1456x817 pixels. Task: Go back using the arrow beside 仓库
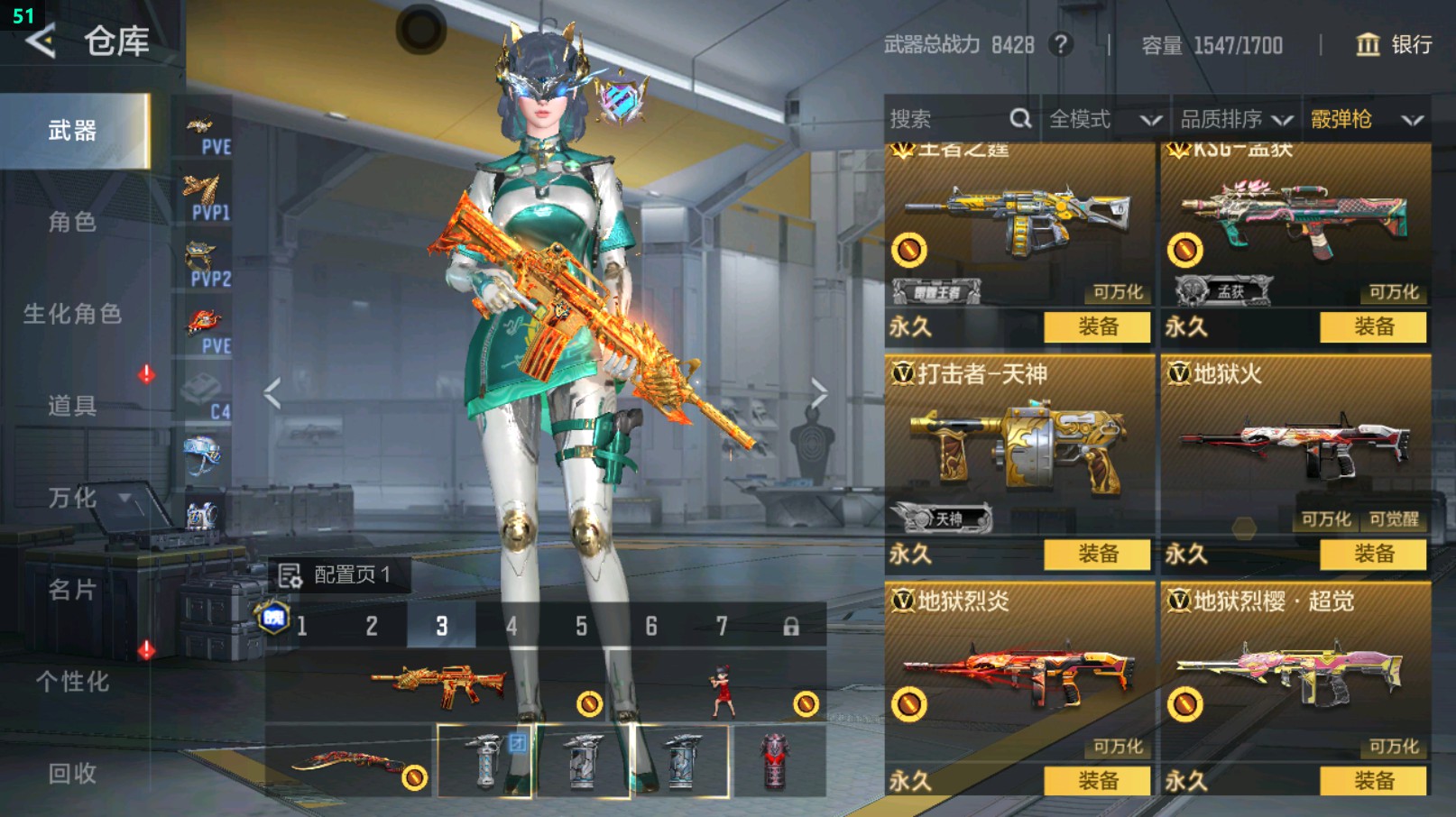pos(41,41)
